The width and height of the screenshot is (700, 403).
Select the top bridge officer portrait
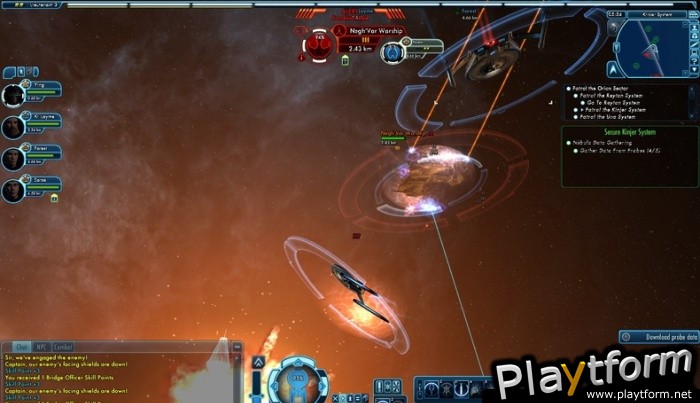13,94
